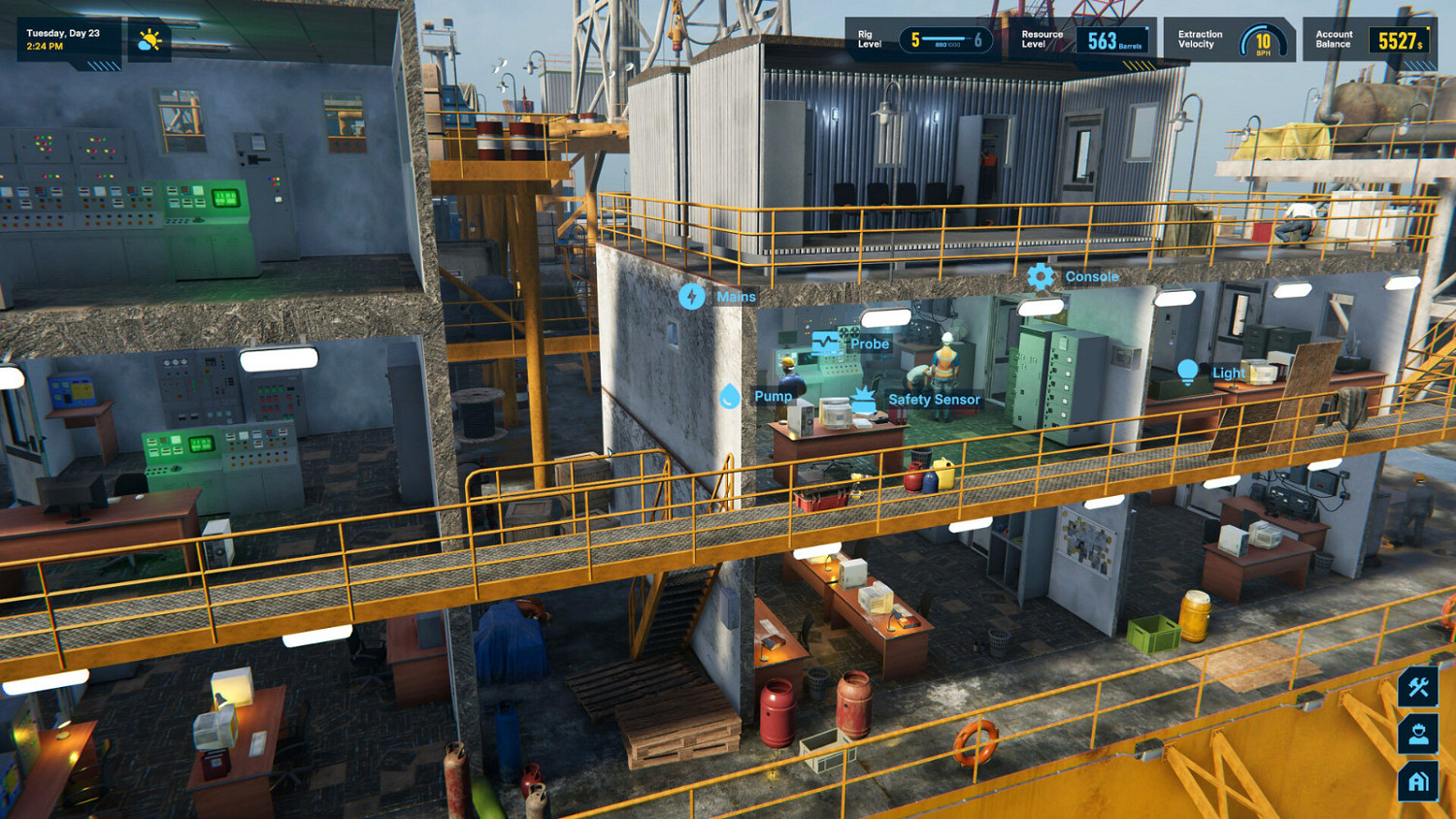This screenshot has width=1456, height=819.
Task: Select the Pump water droplet icon
Action: pyautogui.click(x=730, y=396)
